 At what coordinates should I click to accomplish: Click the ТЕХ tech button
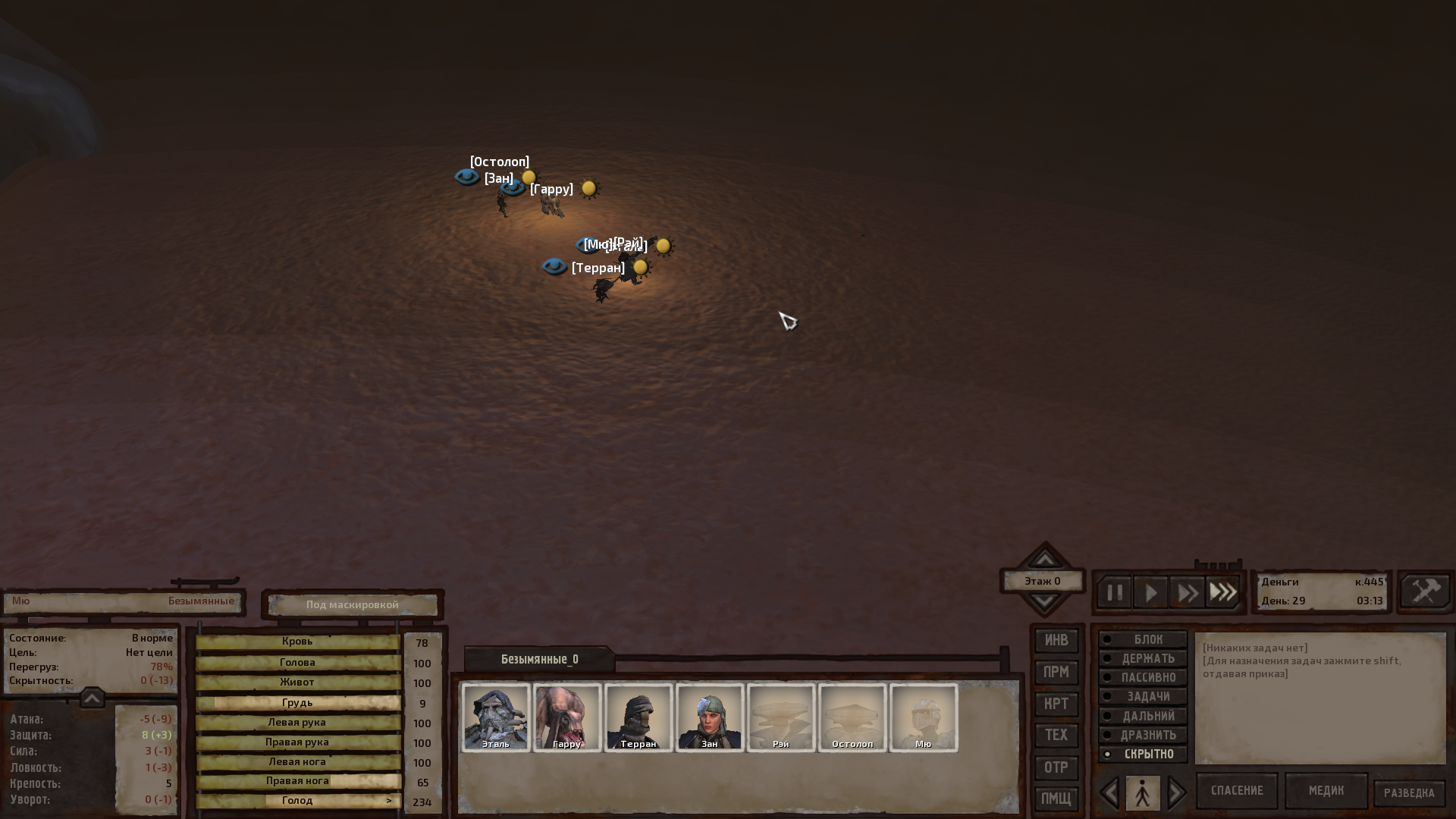coord(1056,735)
